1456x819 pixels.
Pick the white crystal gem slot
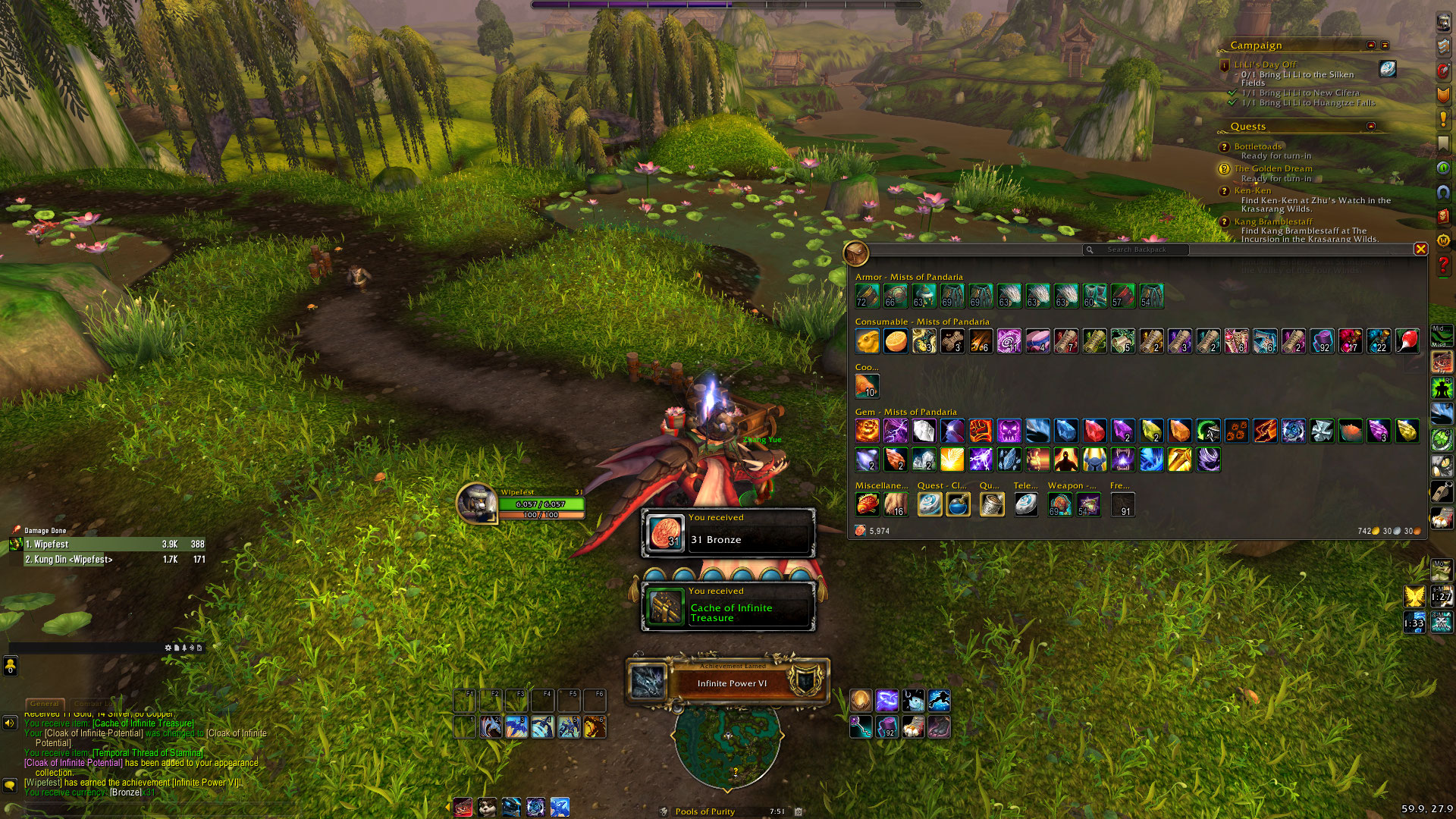tap(924, 431)
